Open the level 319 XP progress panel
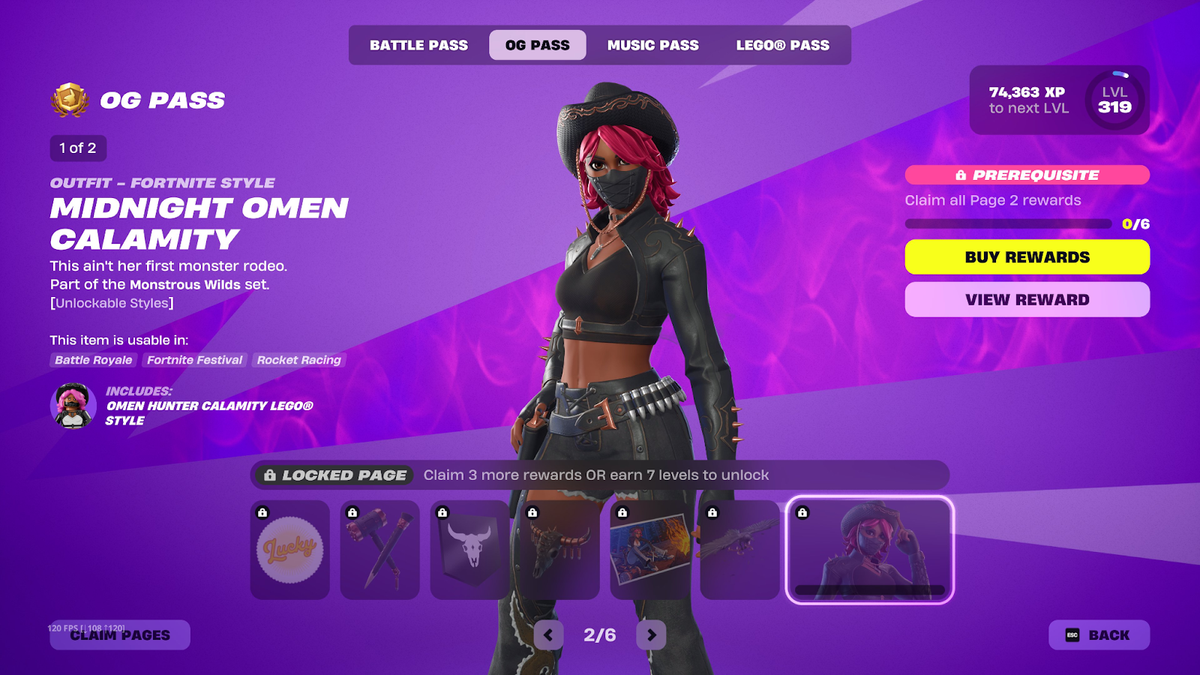Image resolution: width=1200 pixels, height=675 pixels. pyautogui.click(x=1058, y=100)
